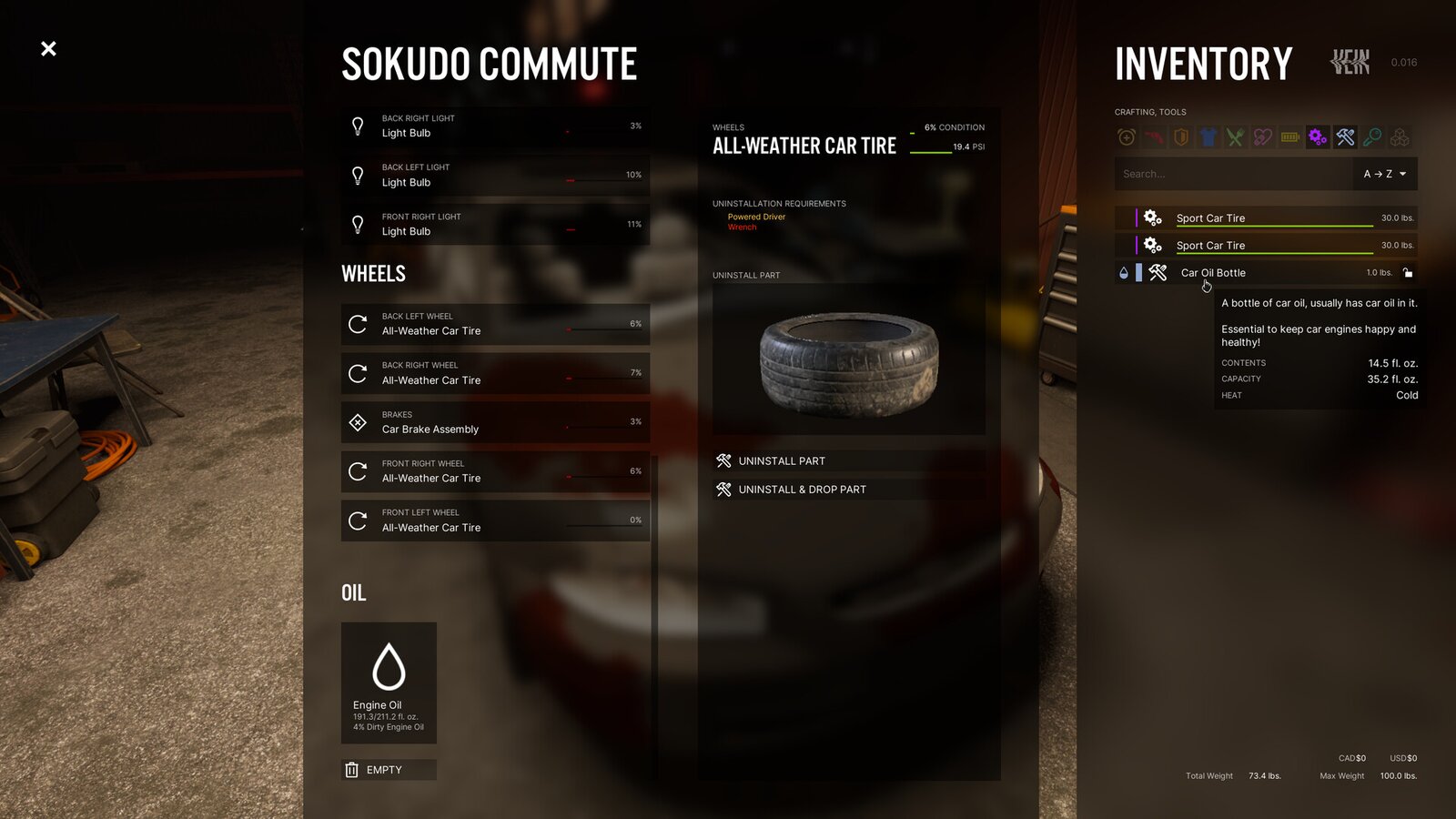The image size is (1456, 819).
Task: Open the A to Z sort dropdown
Action: [1384, 174]
